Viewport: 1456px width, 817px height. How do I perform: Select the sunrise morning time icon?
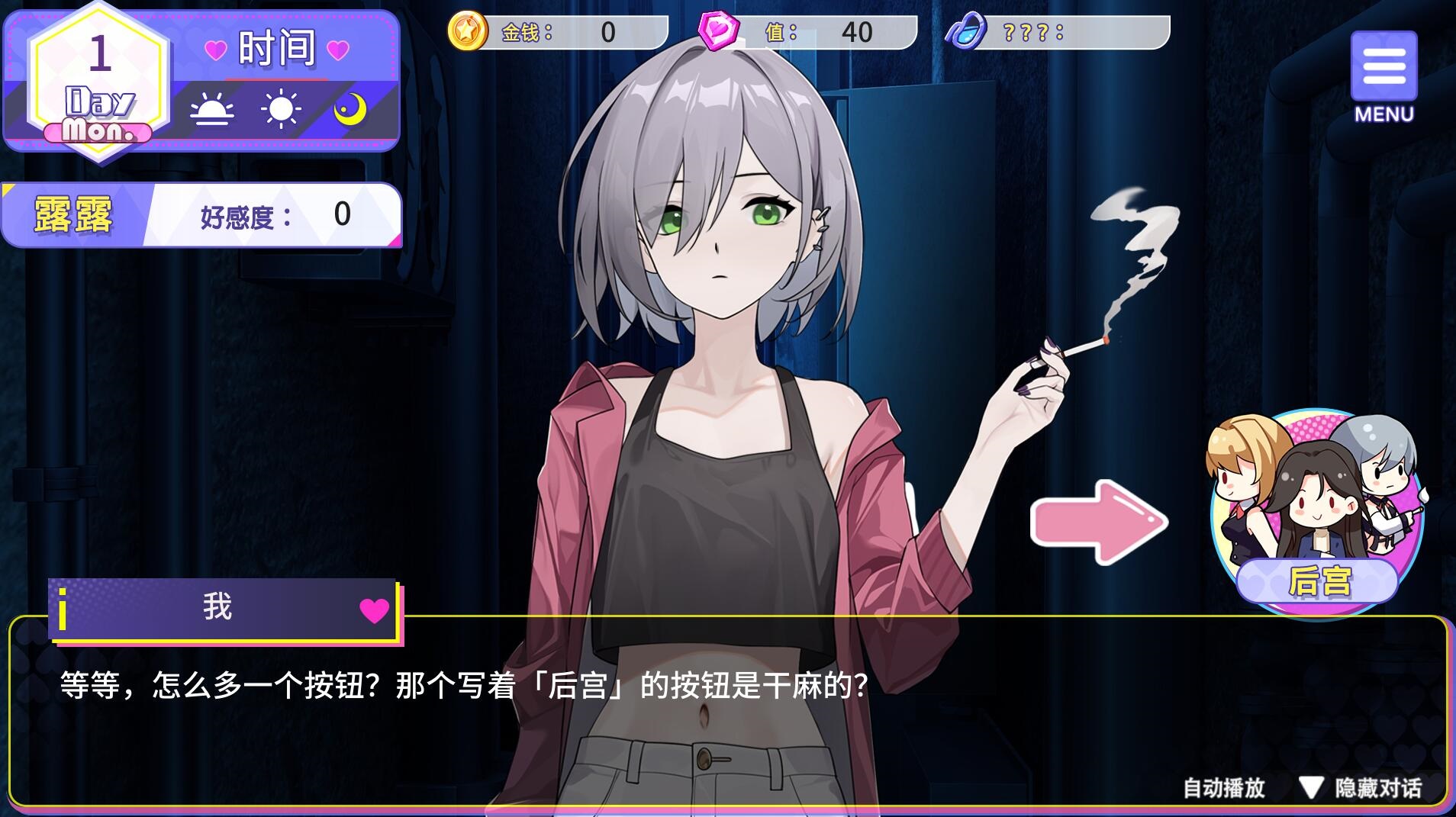click(x=211, y=111)
